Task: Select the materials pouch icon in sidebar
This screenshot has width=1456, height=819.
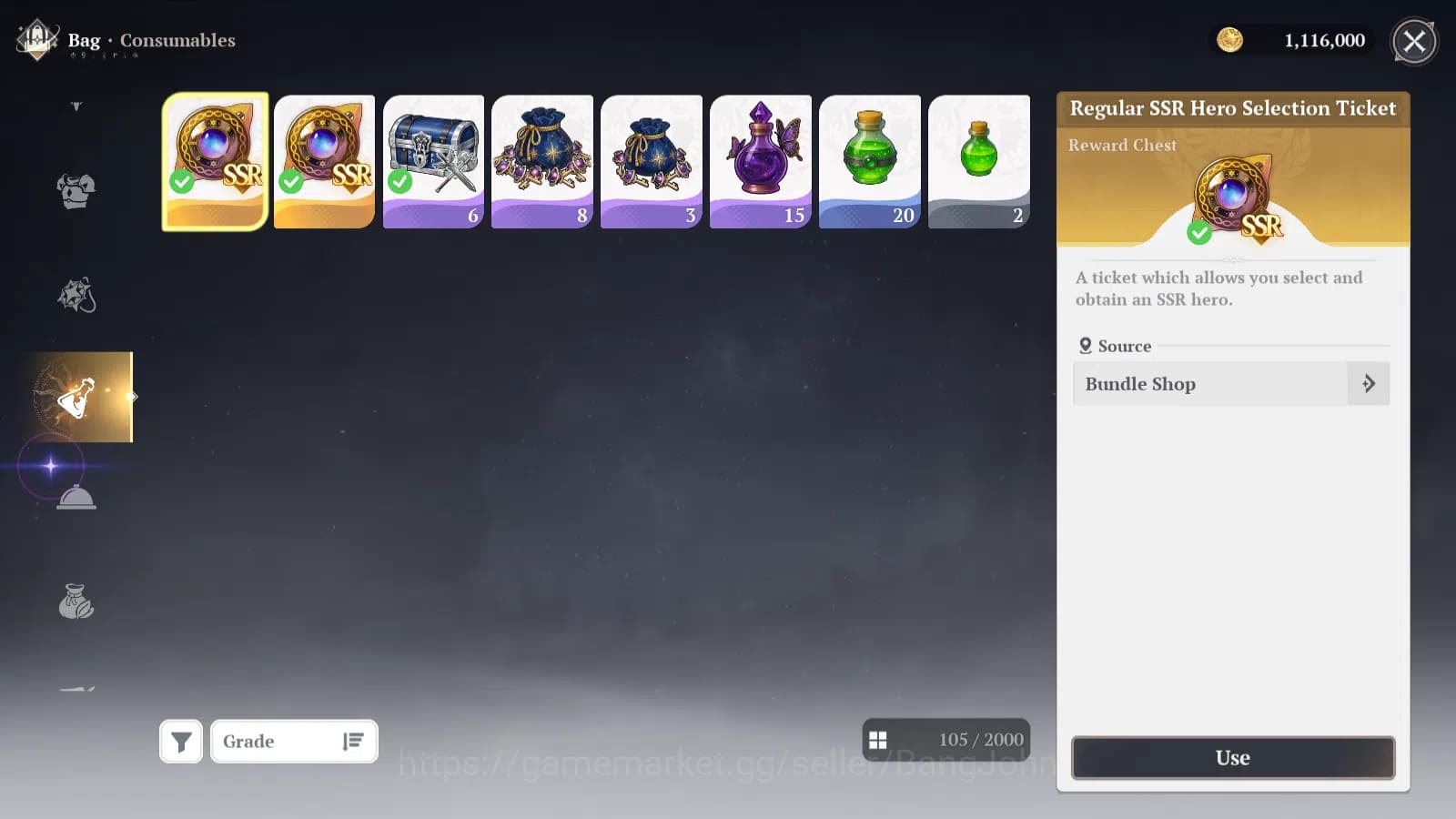Action: click(x=75, y=601)
